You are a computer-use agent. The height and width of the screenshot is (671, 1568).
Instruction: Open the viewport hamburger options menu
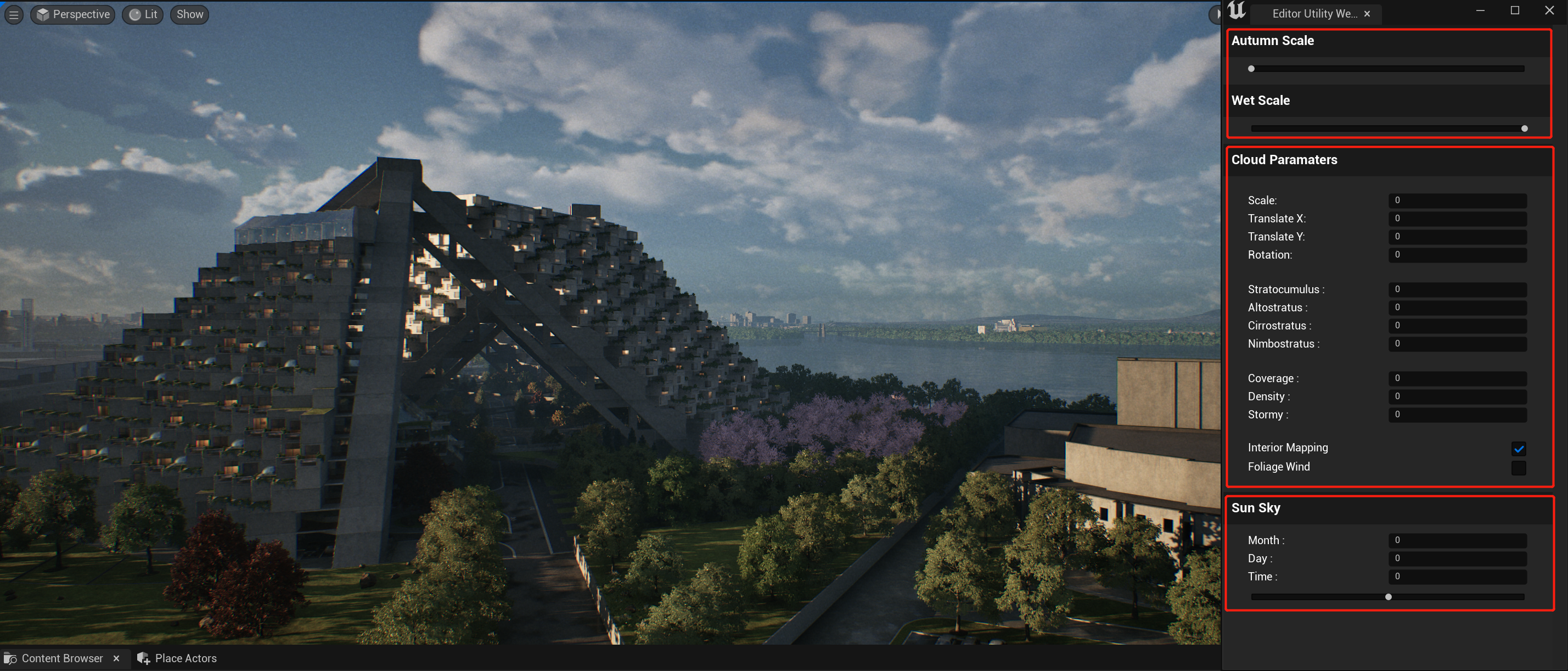(13, 15)
